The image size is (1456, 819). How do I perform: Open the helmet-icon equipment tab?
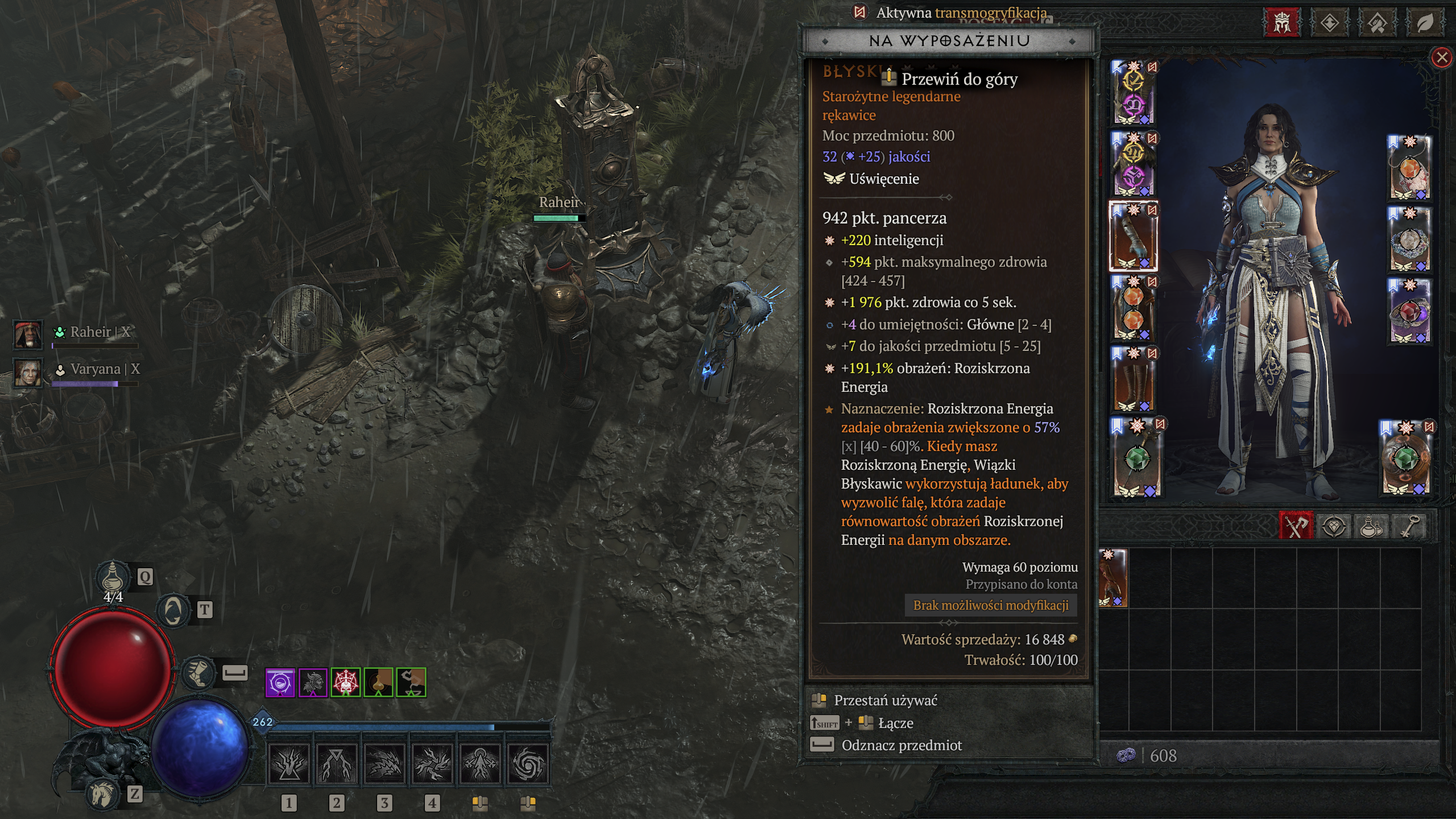(1282, 23)
